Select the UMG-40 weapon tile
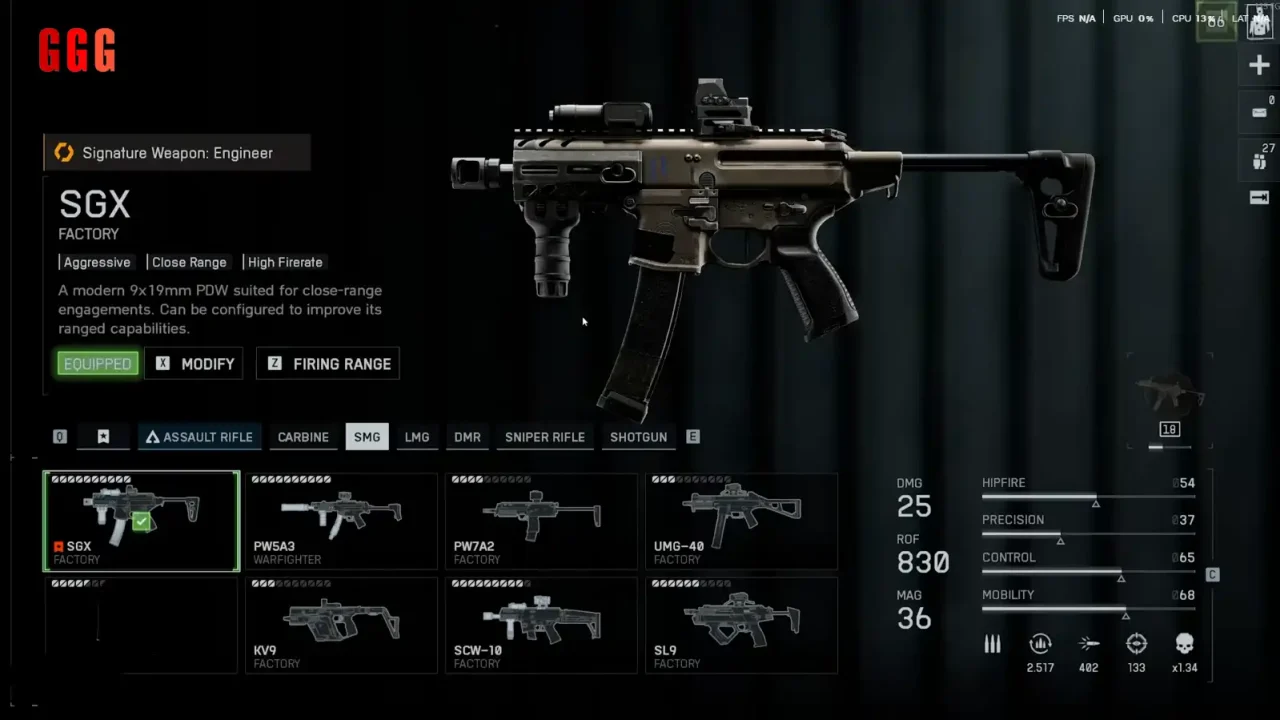Image resolution: width=1280 pixels, height=720 pixels. (741, 521)
